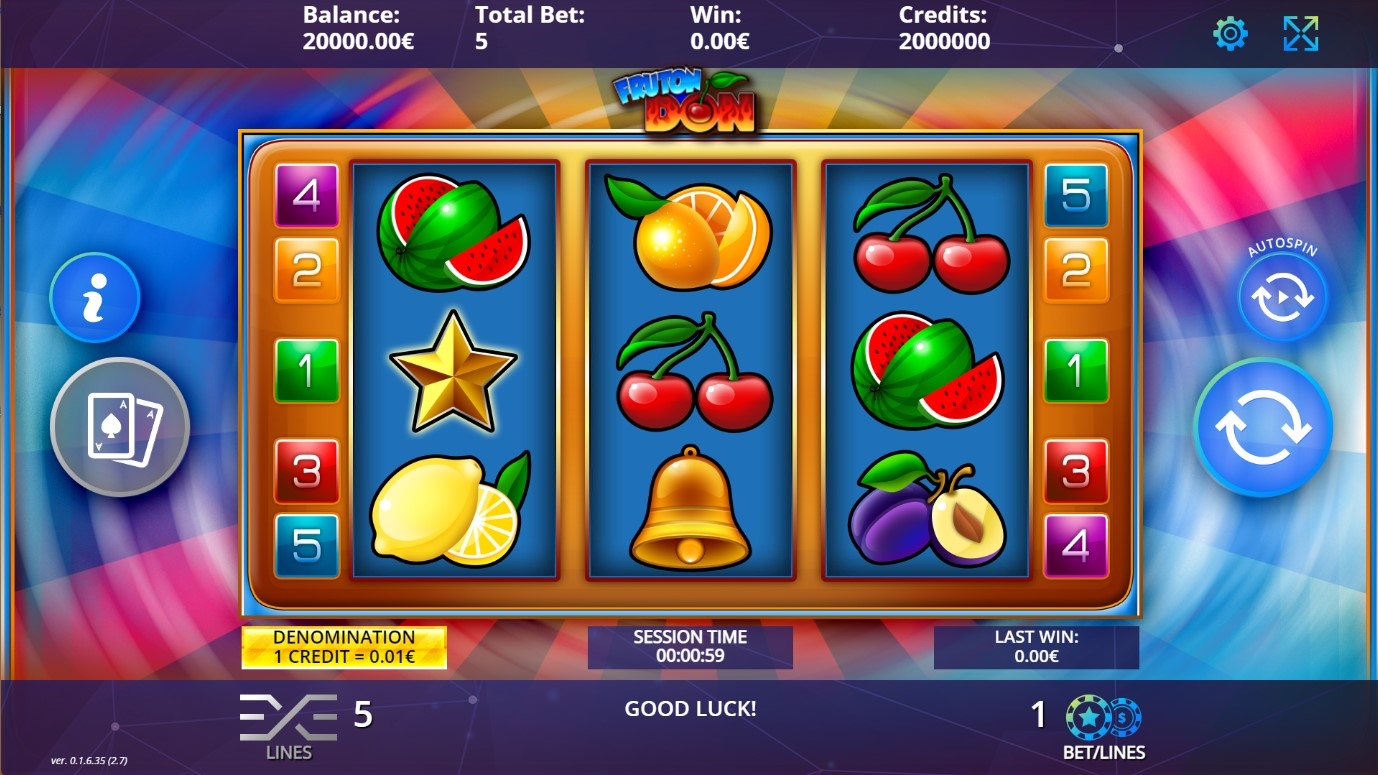Change the denomination value
Image resolution: width=1378 pixels, height=775 pixels.
pyautogui.click(x=344, y=648)
